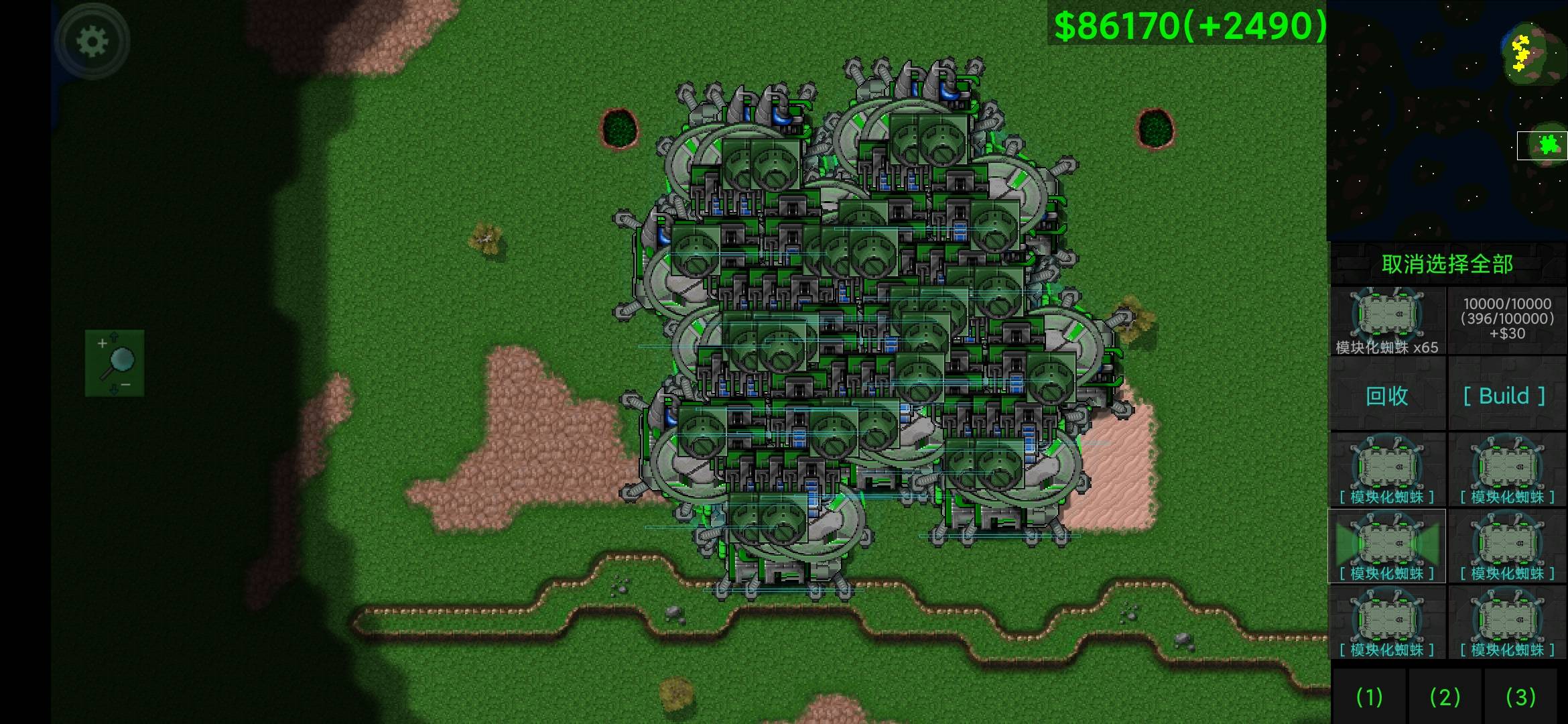
Task: Select control group (2)
Action: tap(1445, 697)
